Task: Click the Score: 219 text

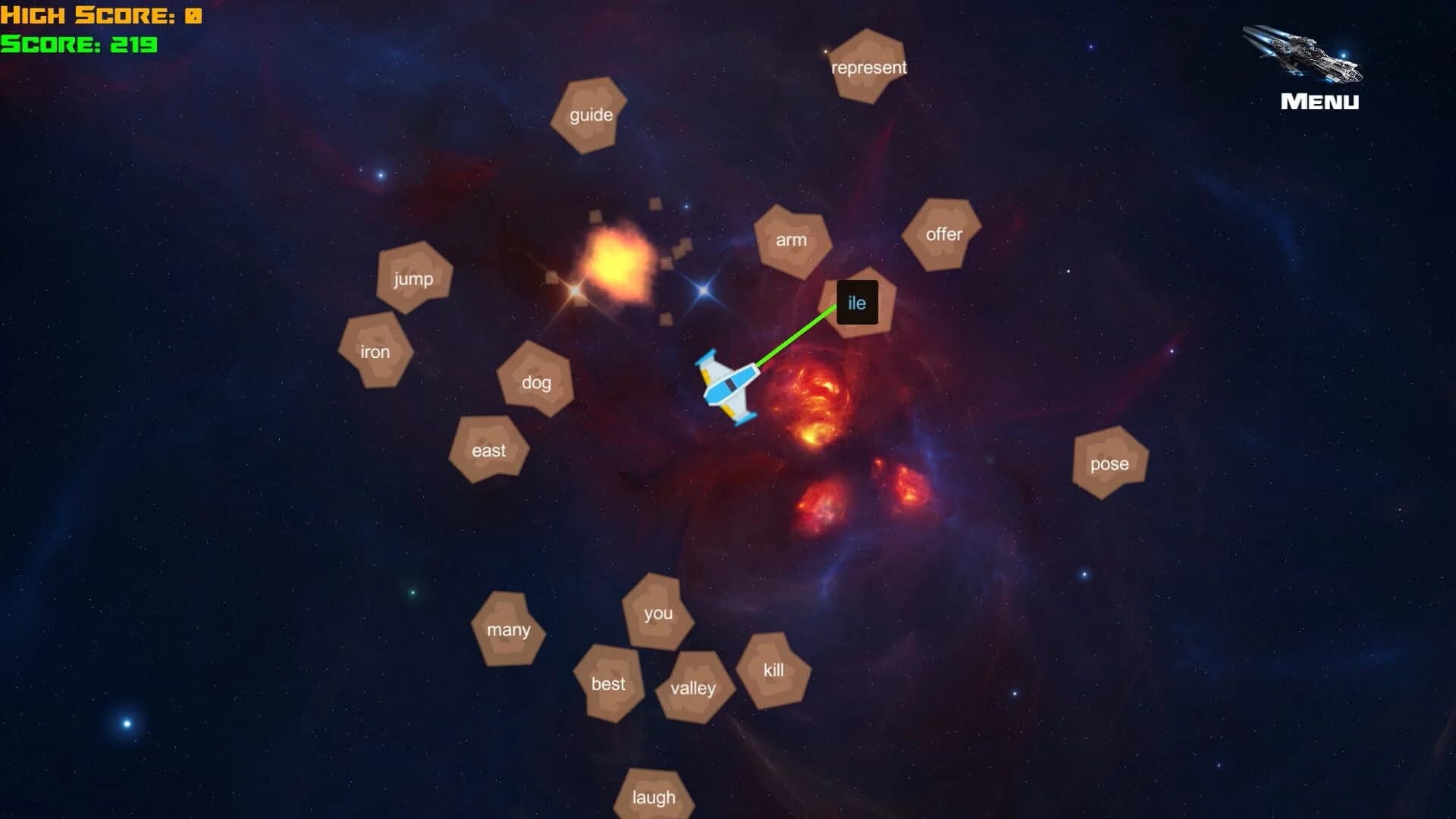Action: click(78, 45)
